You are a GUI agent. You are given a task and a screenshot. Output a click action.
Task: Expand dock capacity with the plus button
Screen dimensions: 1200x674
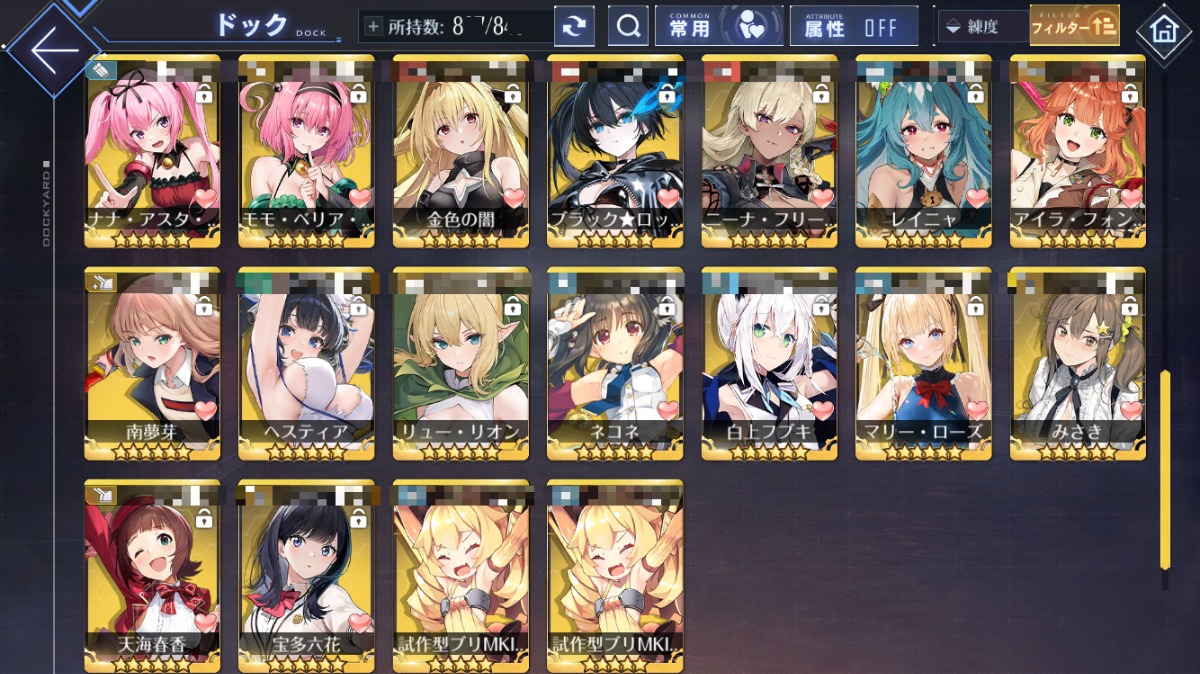(374, 27)
